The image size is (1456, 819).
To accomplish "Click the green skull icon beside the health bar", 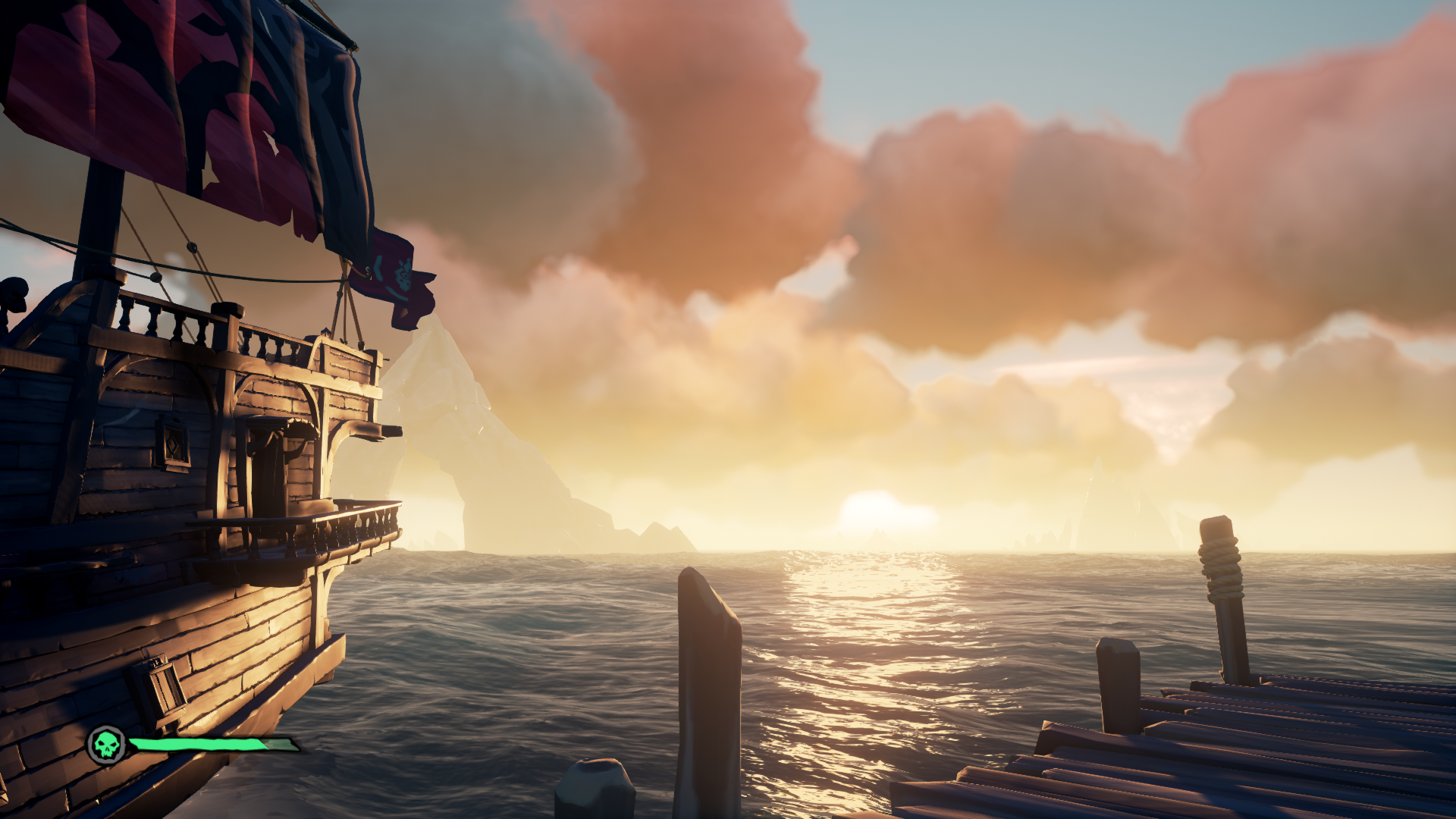I will [107, 745].
